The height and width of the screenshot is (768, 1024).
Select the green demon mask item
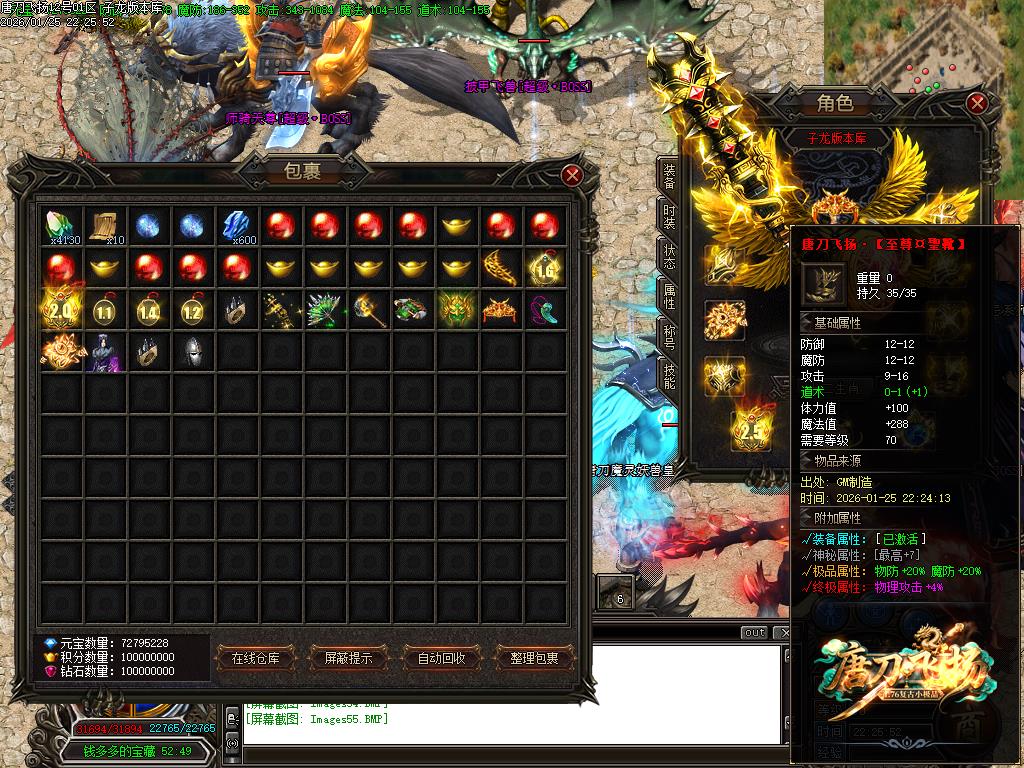455,311
